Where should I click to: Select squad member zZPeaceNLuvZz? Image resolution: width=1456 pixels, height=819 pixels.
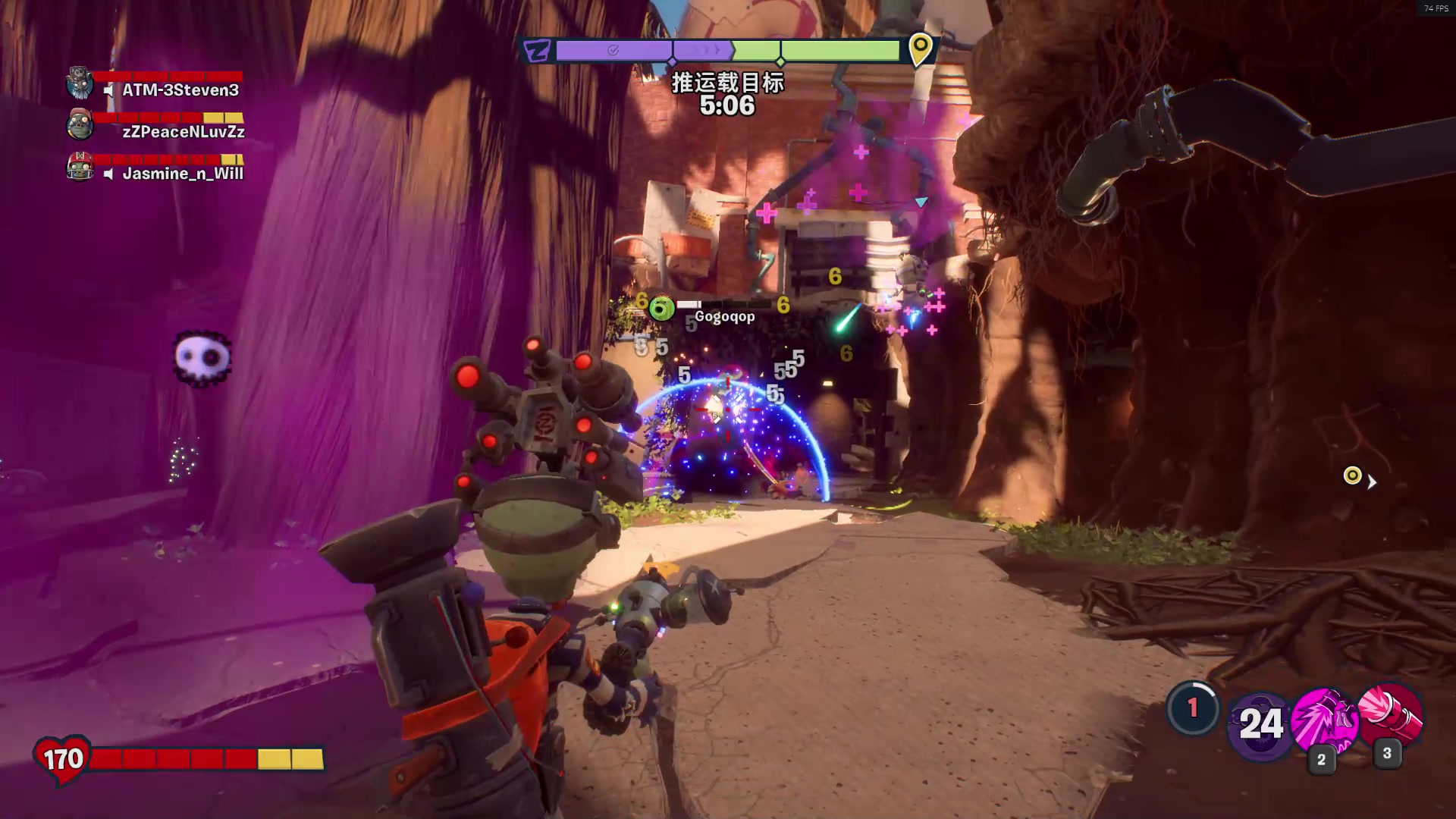coord(184,132)
